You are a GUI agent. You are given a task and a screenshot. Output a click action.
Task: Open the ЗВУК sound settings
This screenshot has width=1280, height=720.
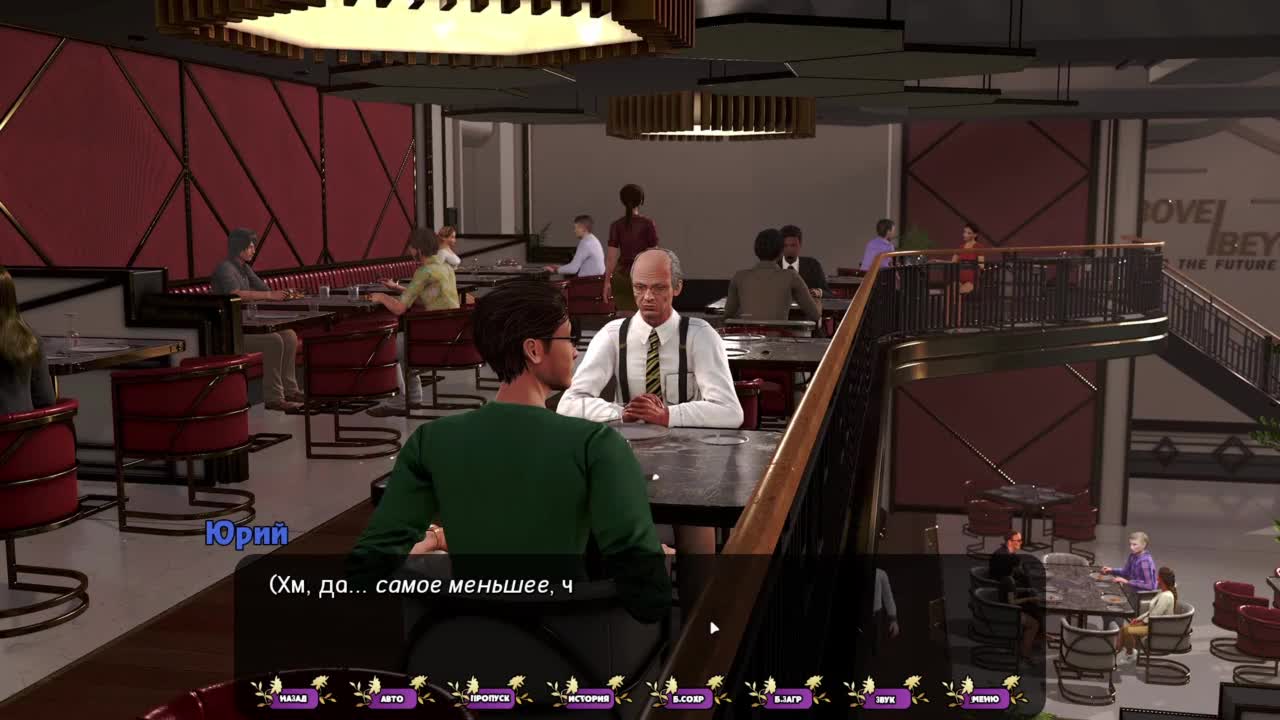[x=886, y=698]
